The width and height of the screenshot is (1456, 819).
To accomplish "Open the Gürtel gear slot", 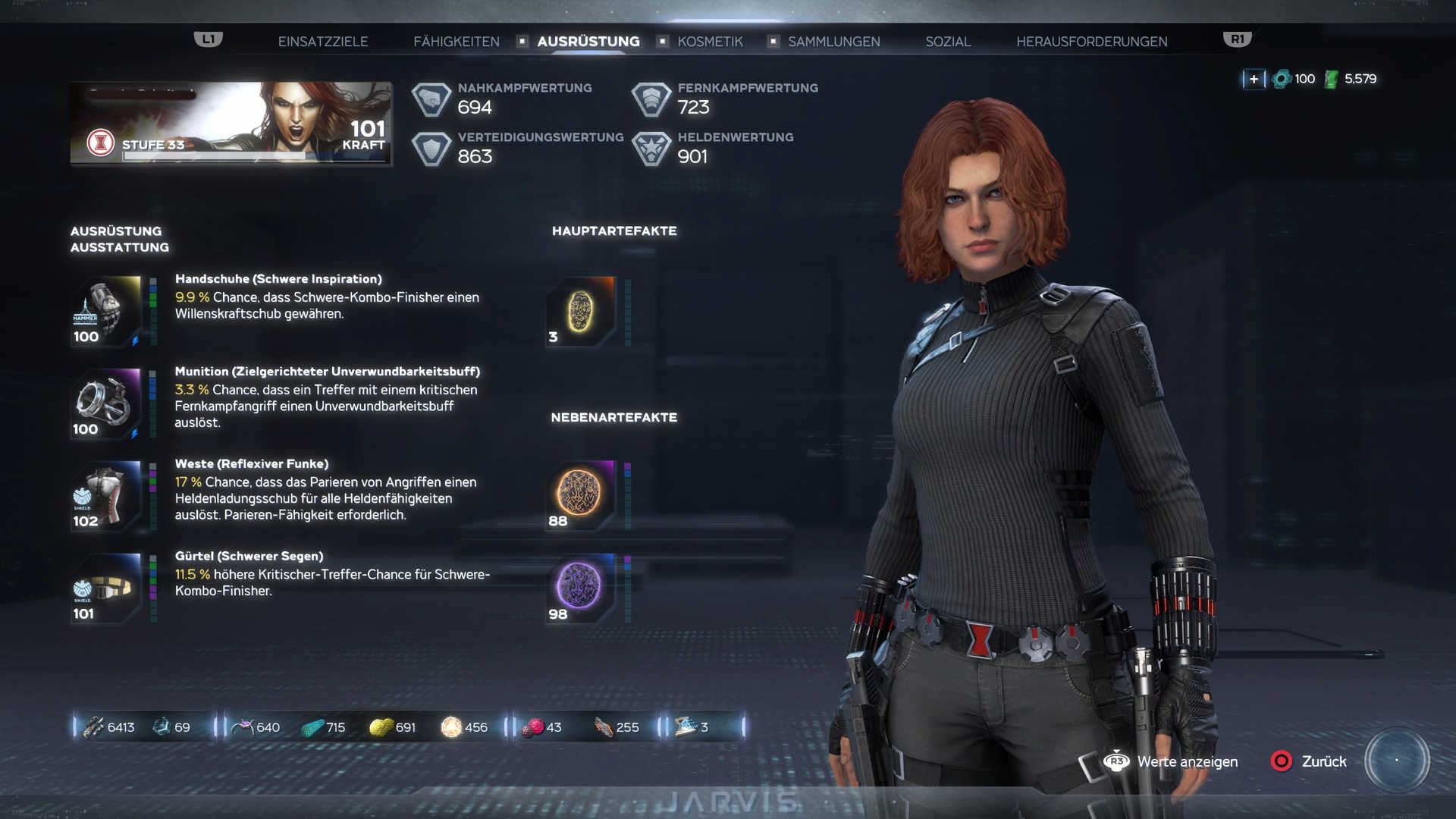I will [107, 589].
